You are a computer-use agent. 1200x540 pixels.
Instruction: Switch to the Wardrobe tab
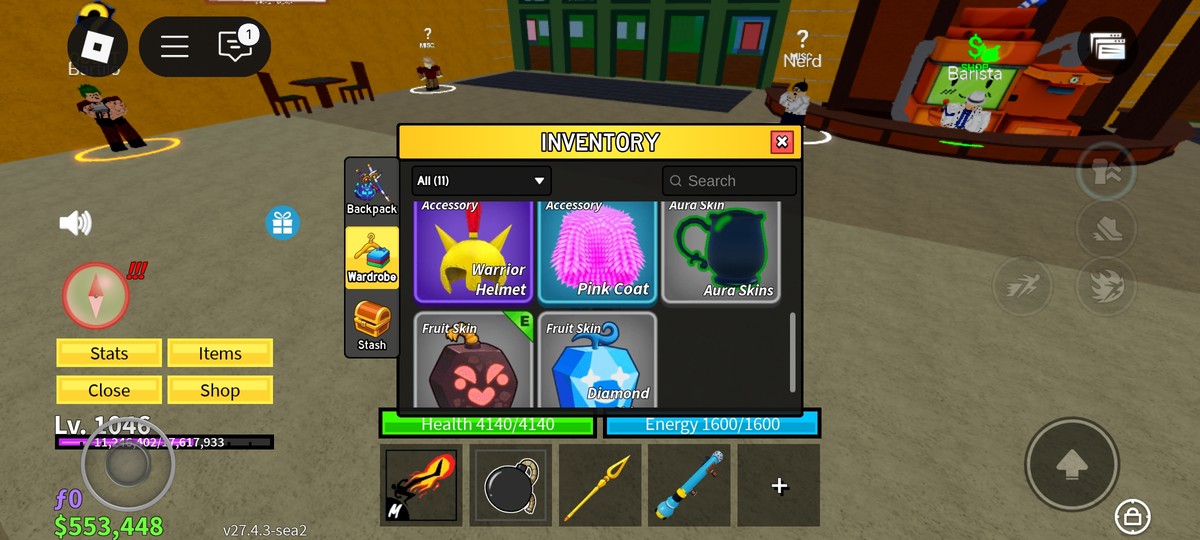(372, 258)
